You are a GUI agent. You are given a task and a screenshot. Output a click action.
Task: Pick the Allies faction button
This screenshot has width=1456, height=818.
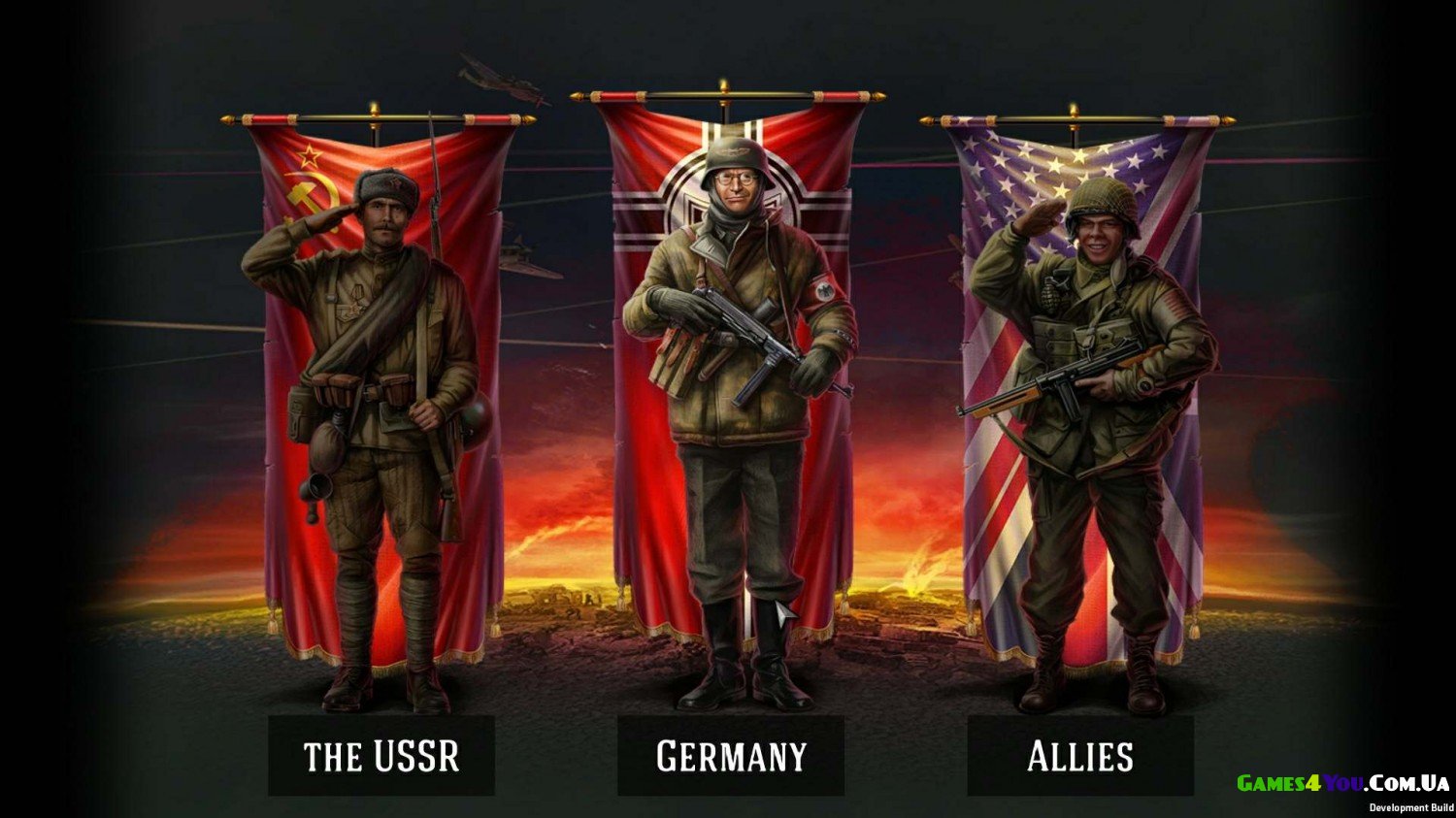click(x=1080, y=756)
